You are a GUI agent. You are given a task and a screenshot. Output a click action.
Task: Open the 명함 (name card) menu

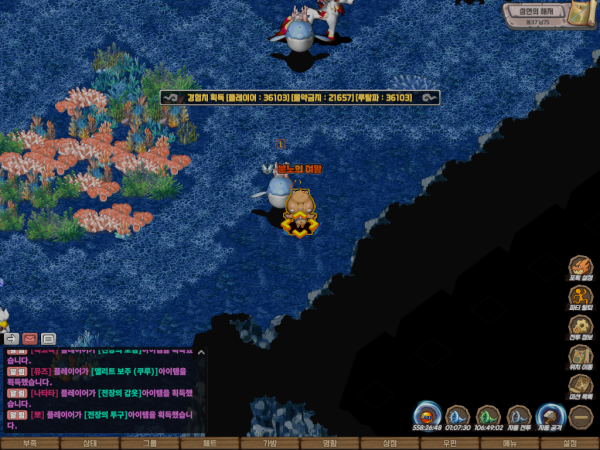point(330,442)
